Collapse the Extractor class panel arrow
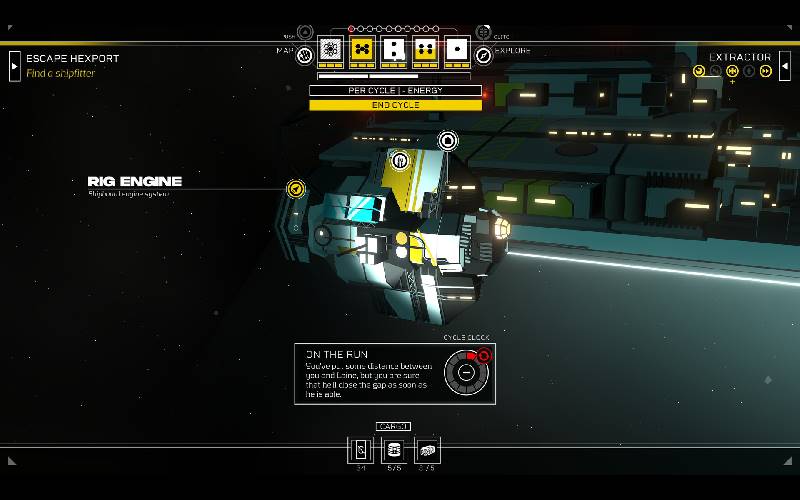Viewport: 800px width, 500px height. (785, 66)
